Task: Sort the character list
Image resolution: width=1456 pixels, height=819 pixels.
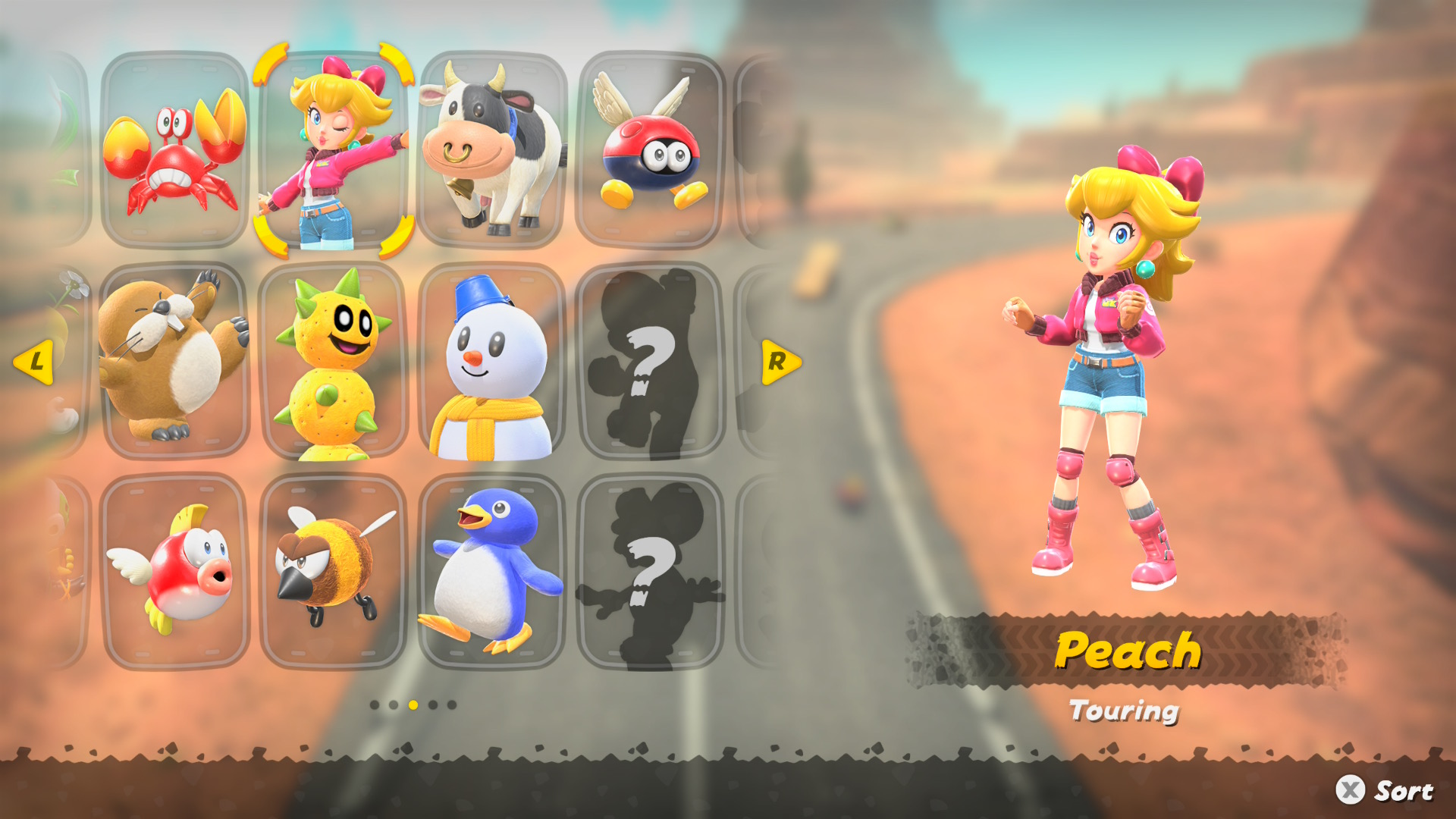Action: click(1385, 790)
